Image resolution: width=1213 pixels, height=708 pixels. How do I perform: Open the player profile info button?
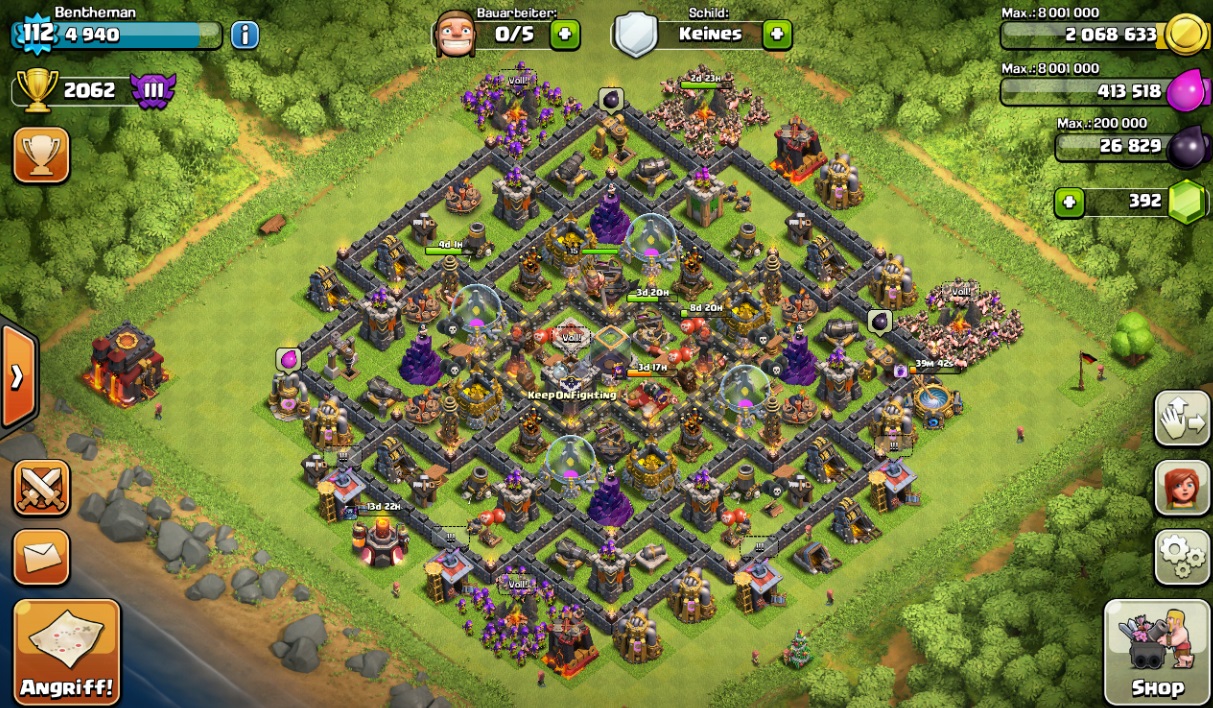tap(245, 35)
